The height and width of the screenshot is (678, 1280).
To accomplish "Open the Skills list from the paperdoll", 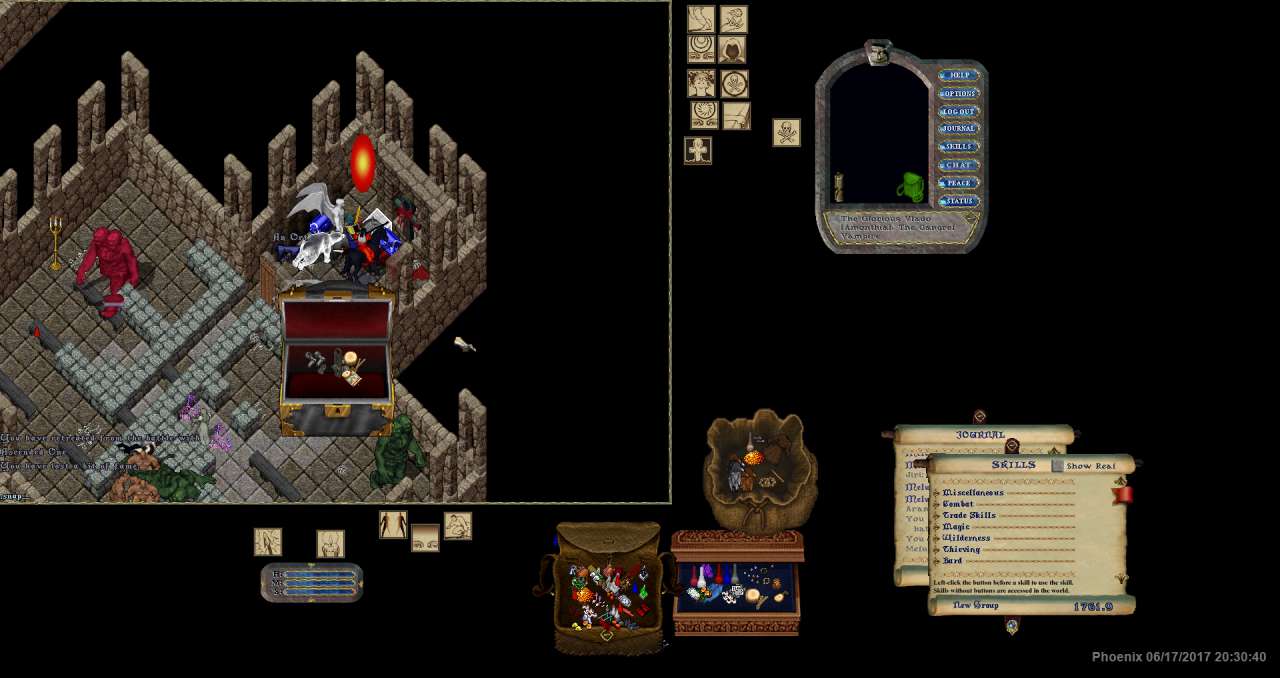I will point(958,147).
